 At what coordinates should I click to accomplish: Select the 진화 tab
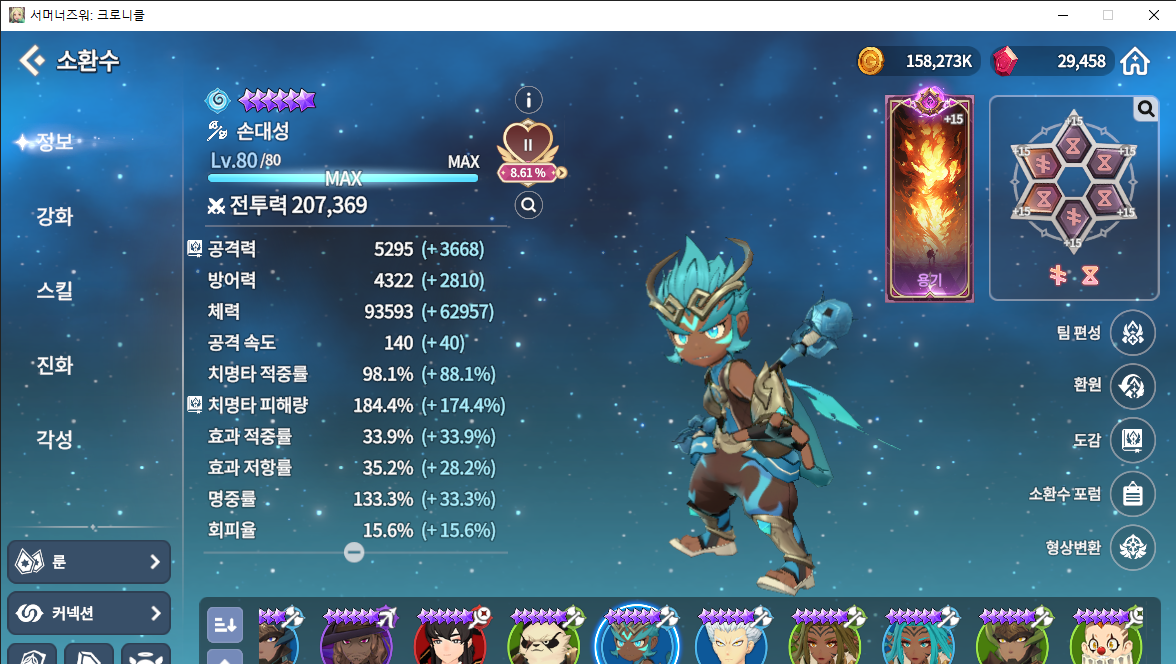pyautogui.click(x=55, y=365)
